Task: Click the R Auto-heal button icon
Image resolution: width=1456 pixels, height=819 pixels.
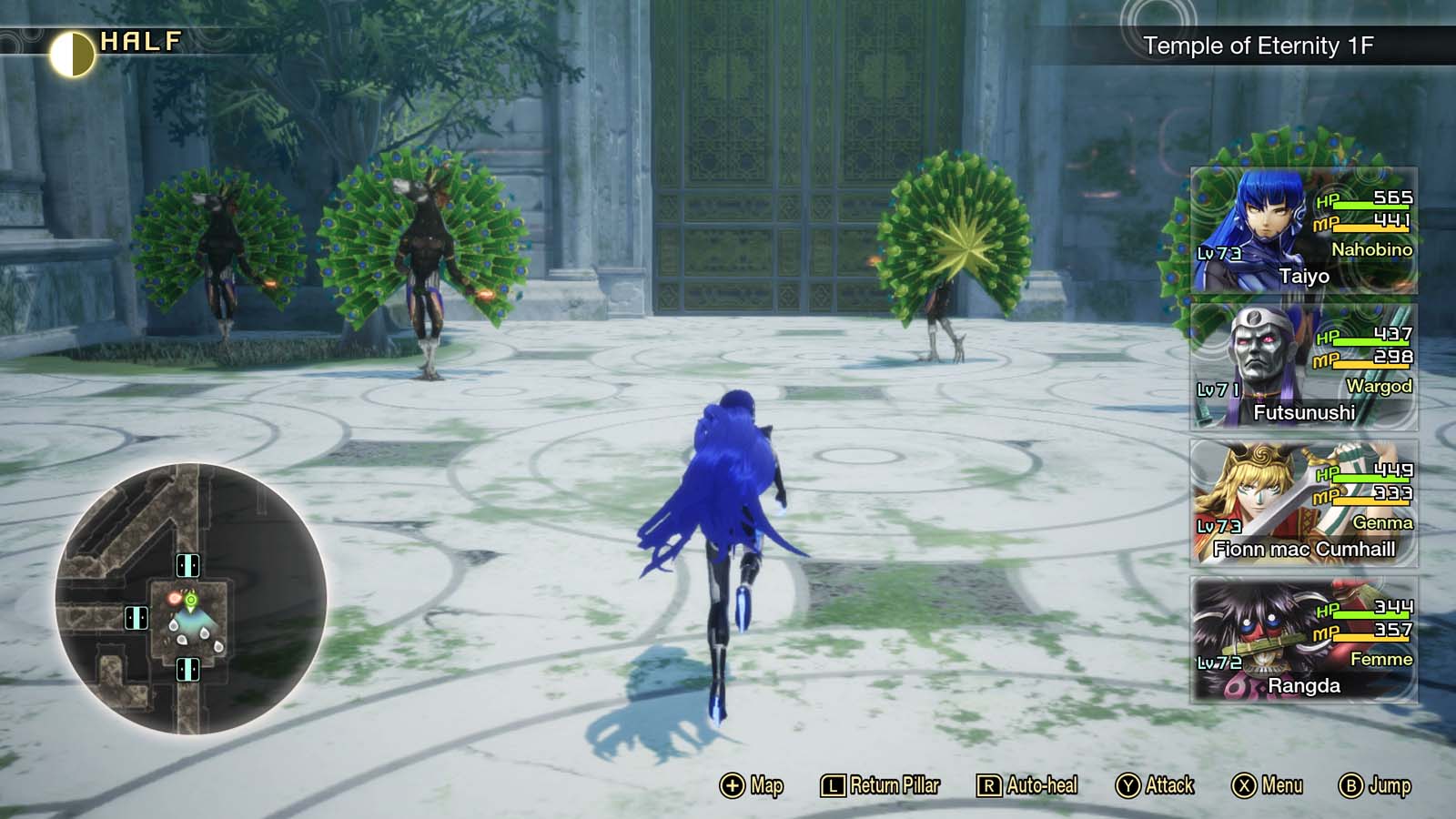Action: pyautogui.click(x=991, y=784)
